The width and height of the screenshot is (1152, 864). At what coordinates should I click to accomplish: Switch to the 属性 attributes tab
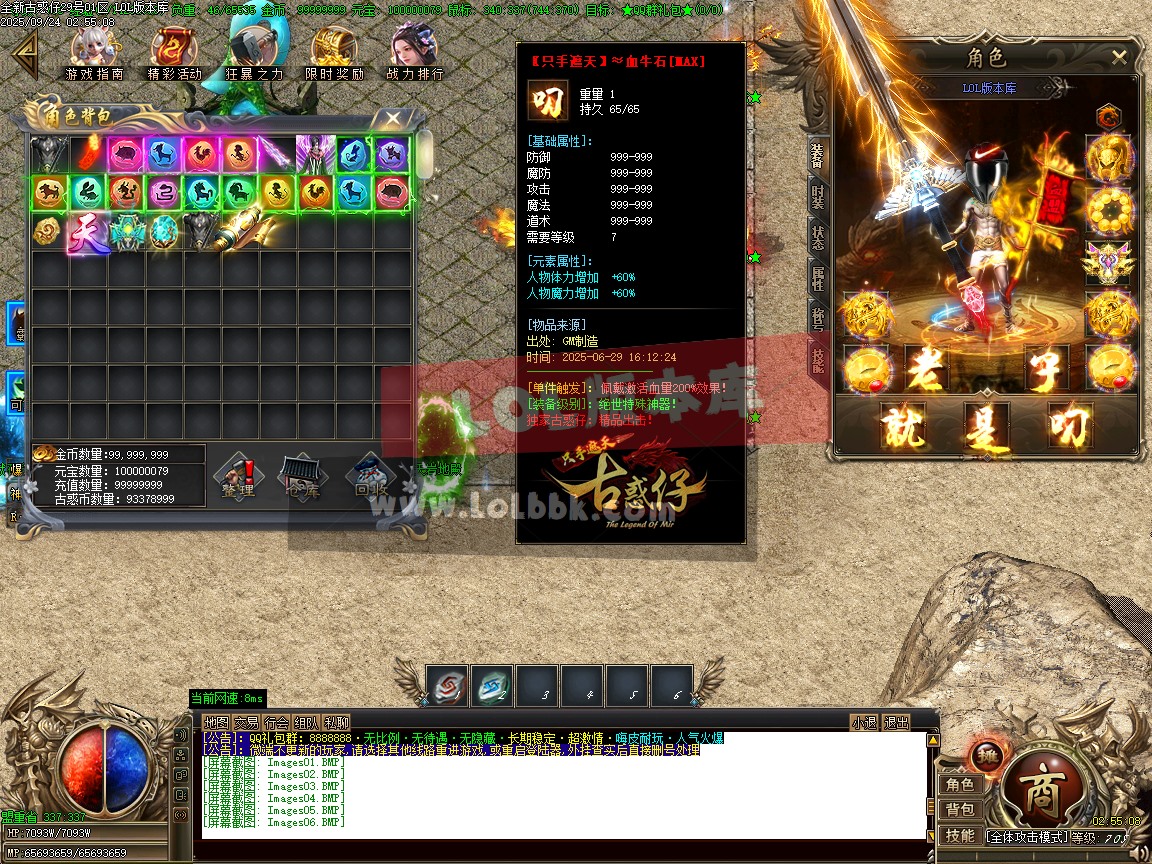click(x=818, y=279)
